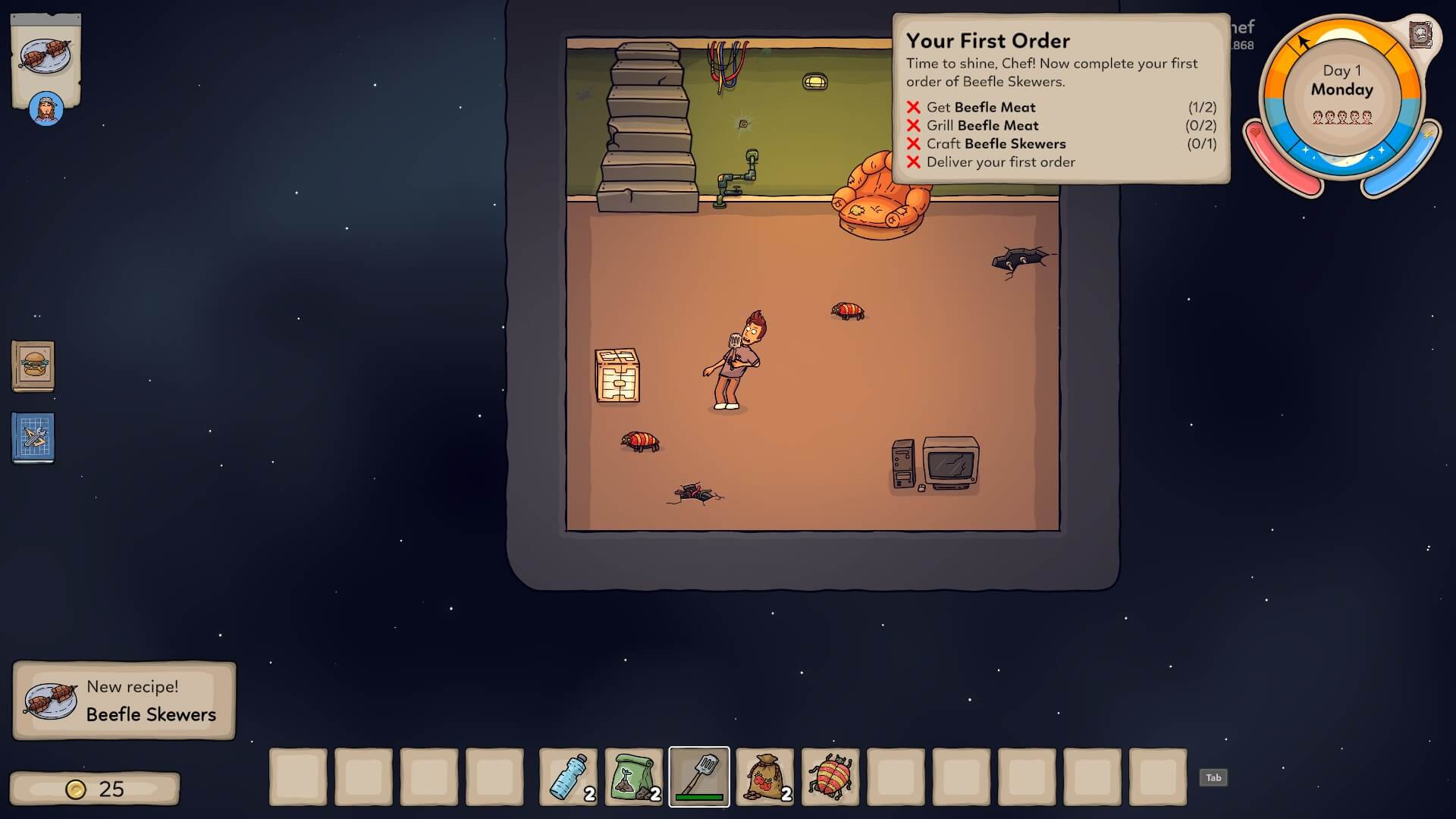View the new Beefle Skewers recipe notification

pyautogui.click(x=124, y=701)
